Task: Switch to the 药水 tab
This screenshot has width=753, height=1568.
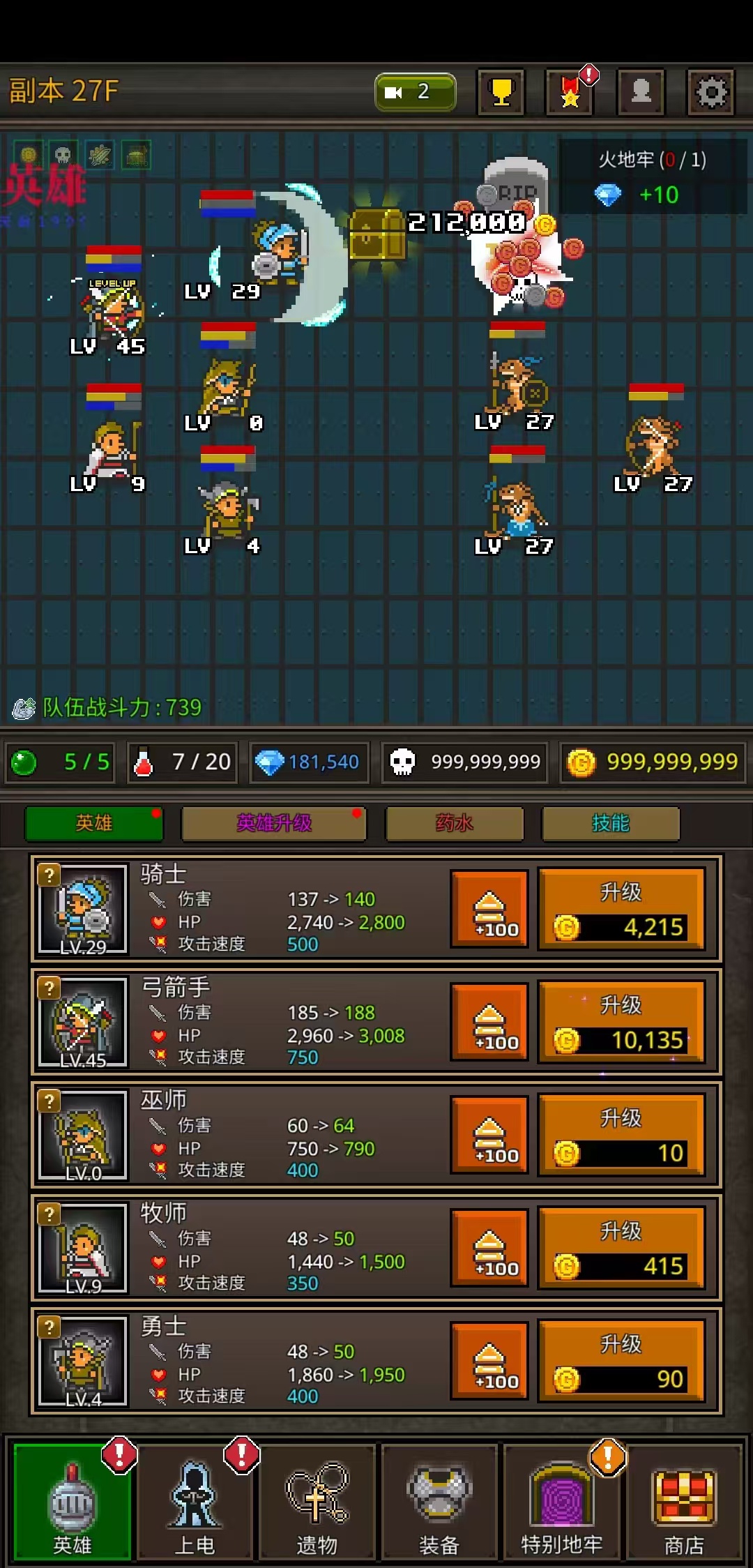Action: click(x=455, y=824)
